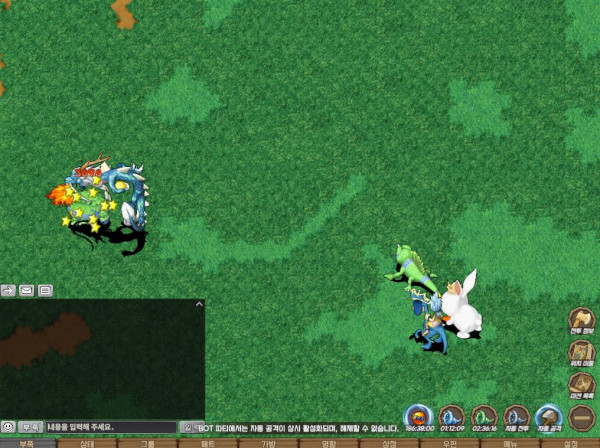Open the 미션 목록 mission list

tap(581, 386)
